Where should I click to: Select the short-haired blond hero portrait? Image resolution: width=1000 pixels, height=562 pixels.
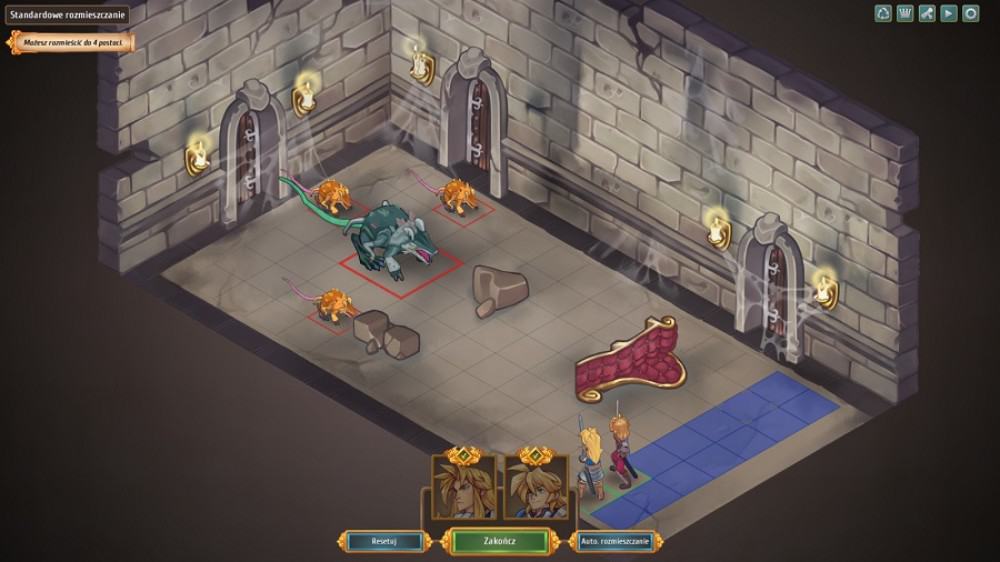point(534,487)
